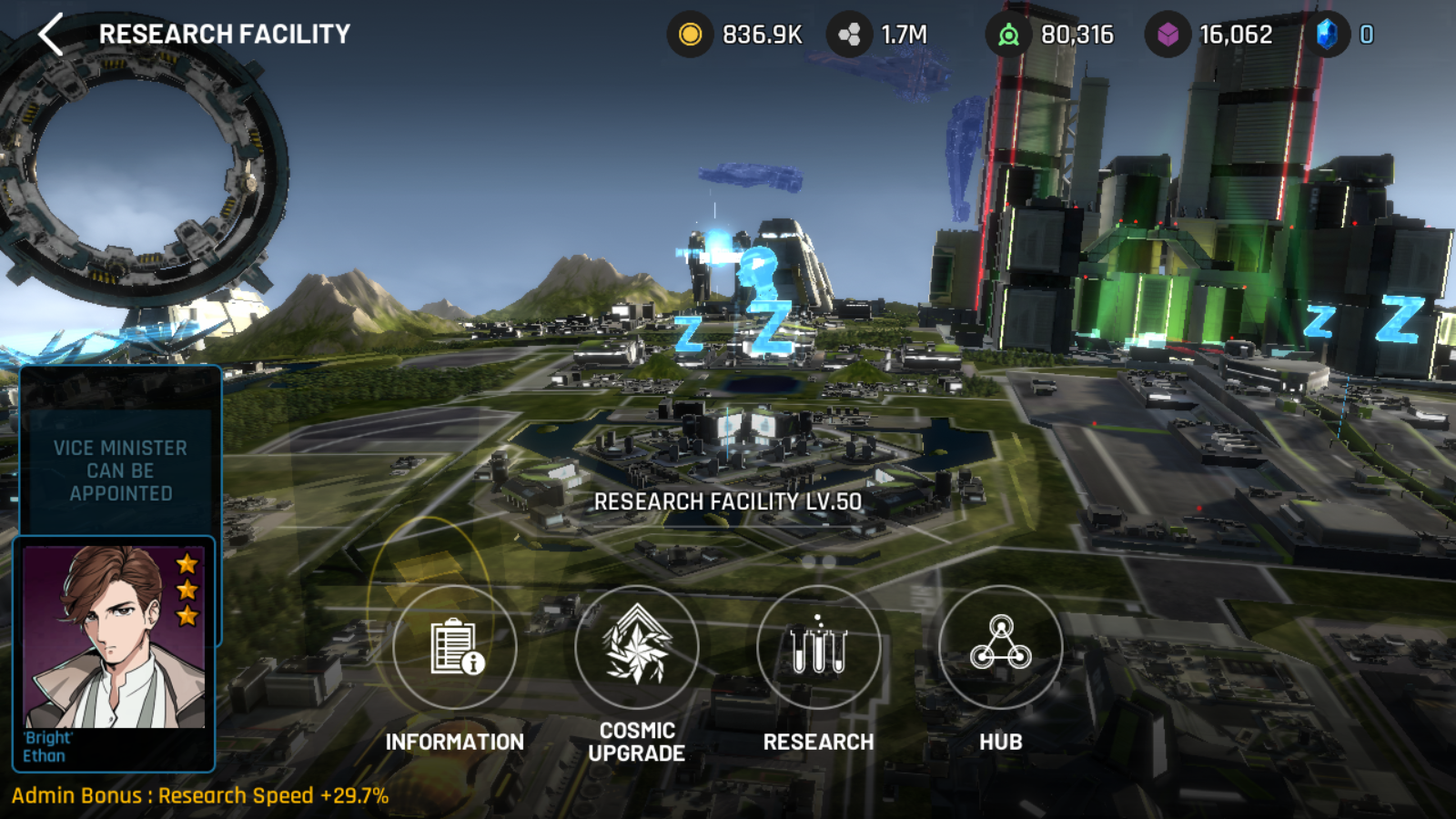
Task: Tap the green resource icon
Action: pyautogui.click(x=1008, y=35)
